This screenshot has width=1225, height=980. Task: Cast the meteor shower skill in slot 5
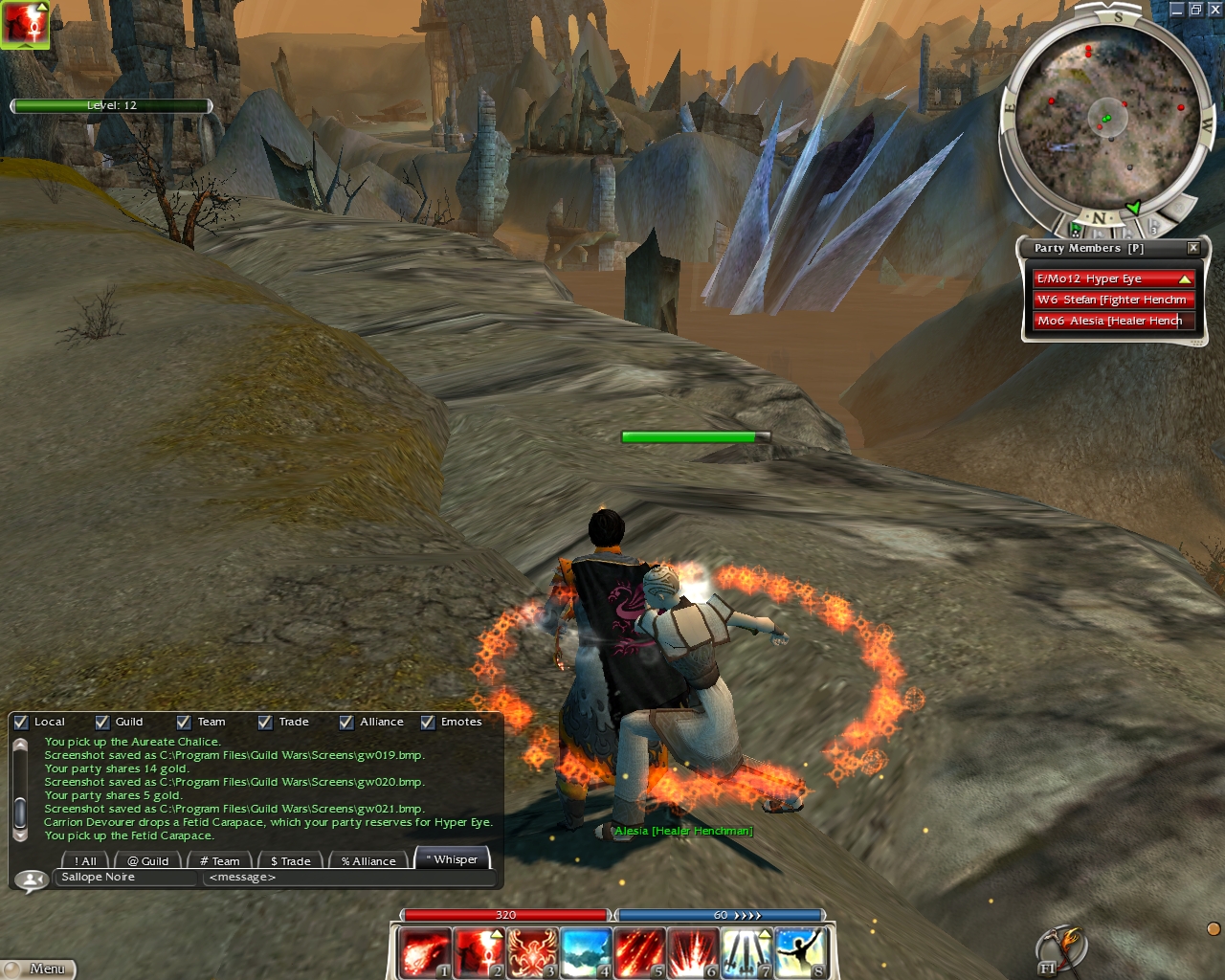tap(638, 953)
